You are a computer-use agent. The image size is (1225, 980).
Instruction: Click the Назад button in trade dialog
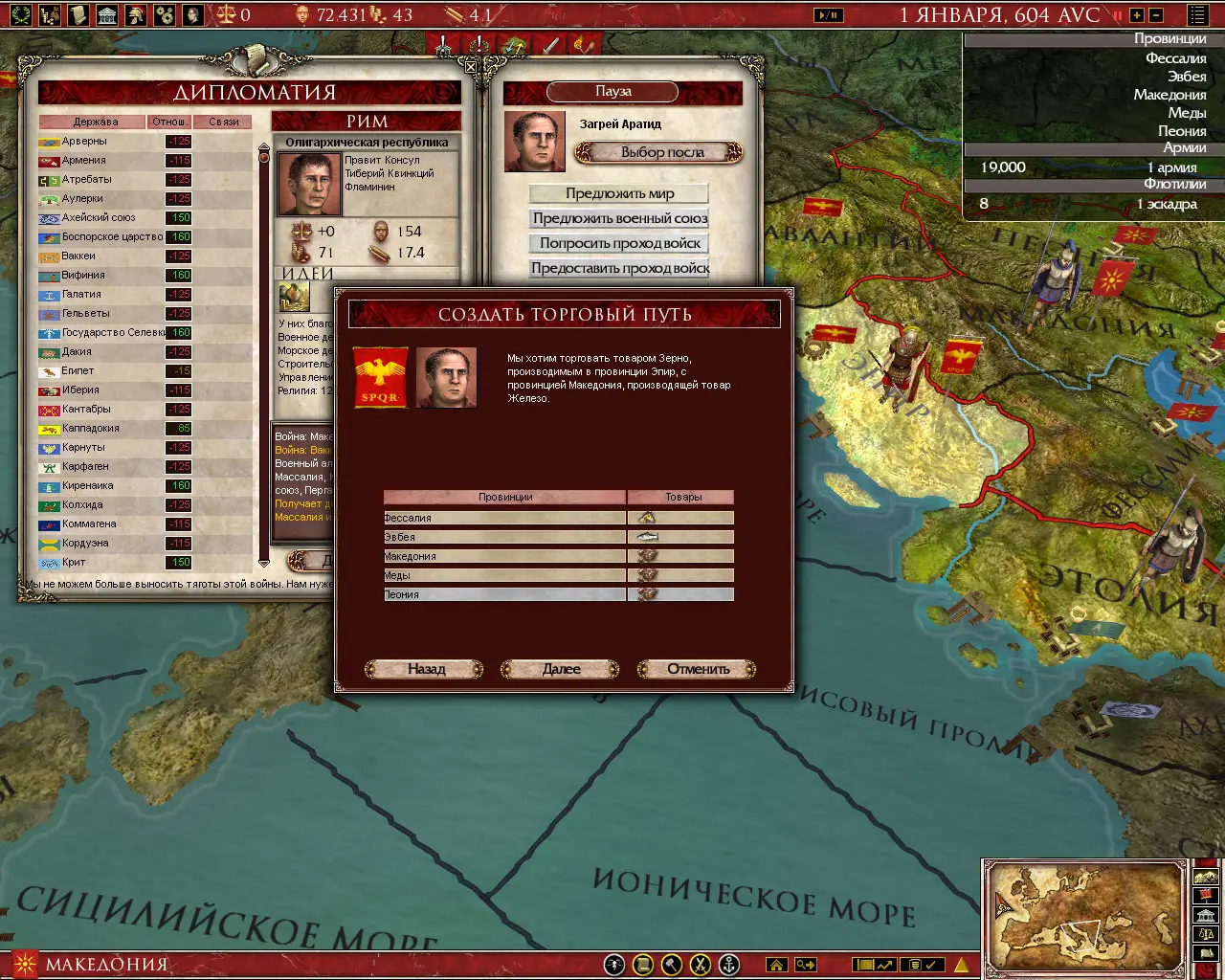pos(426,669)
